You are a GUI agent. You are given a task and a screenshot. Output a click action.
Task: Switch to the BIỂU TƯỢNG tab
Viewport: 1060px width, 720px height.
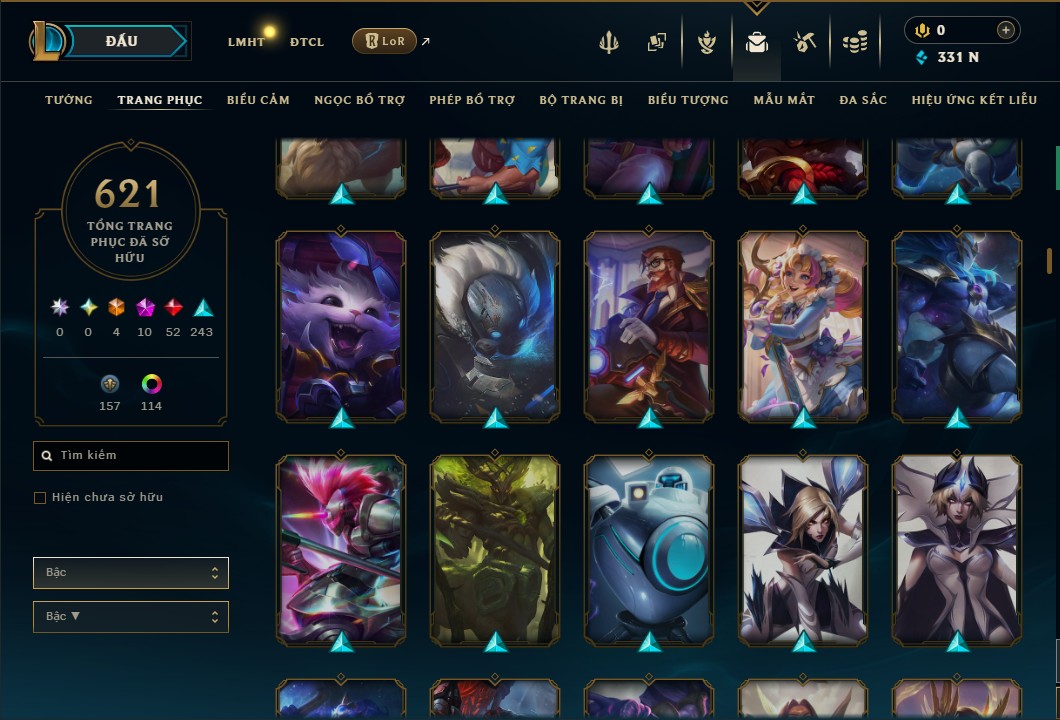click(688, 100)
